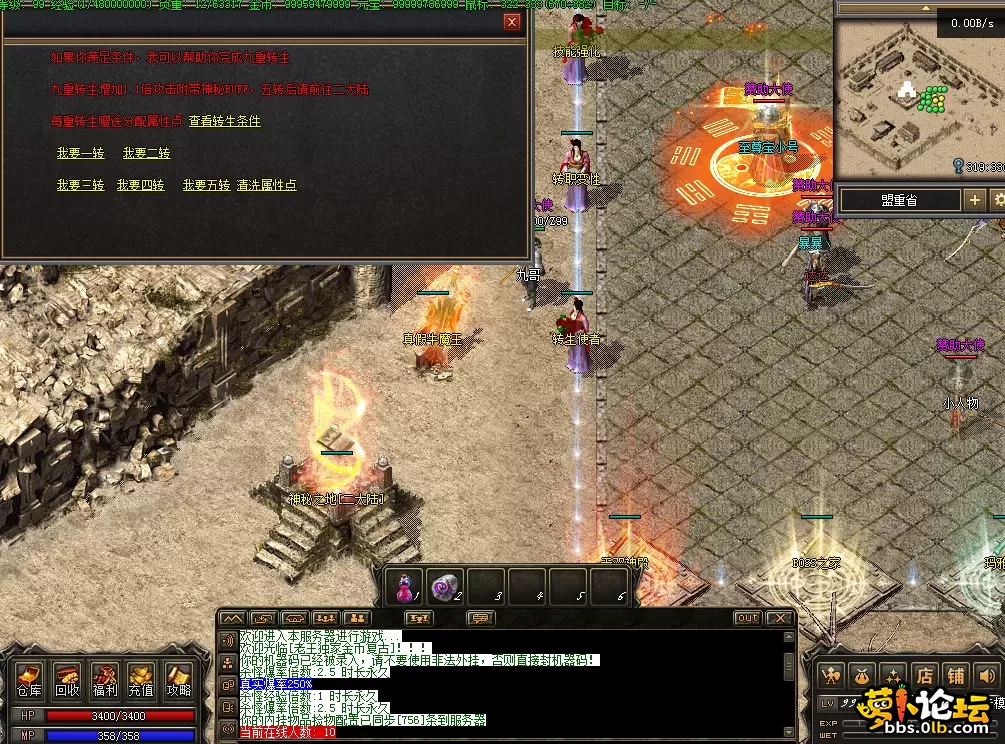This screenshot has width=1005, height=744.
Task: Close the chat panel with its X button
Action: [x=780, y=618]
